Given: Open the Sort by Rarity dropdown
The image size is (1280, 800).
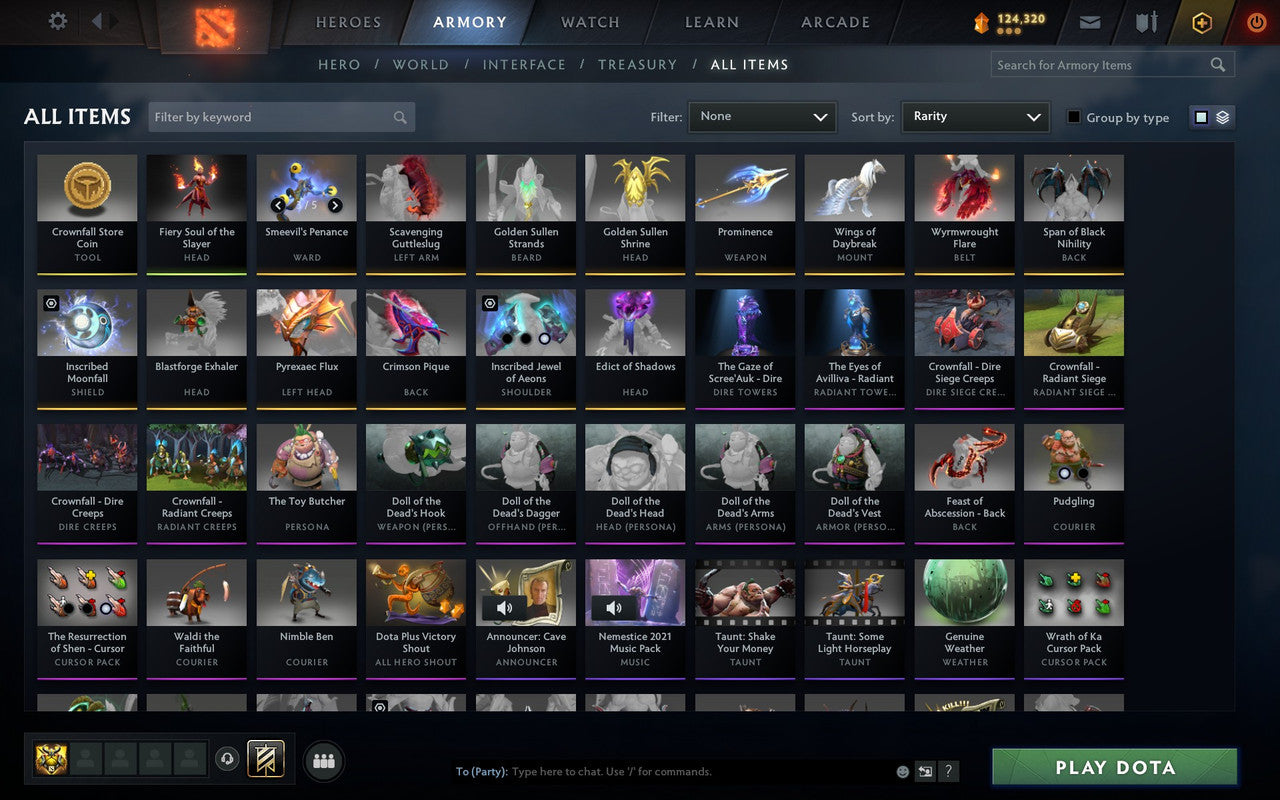Looking at the screenshot, I should coord(974,117).
